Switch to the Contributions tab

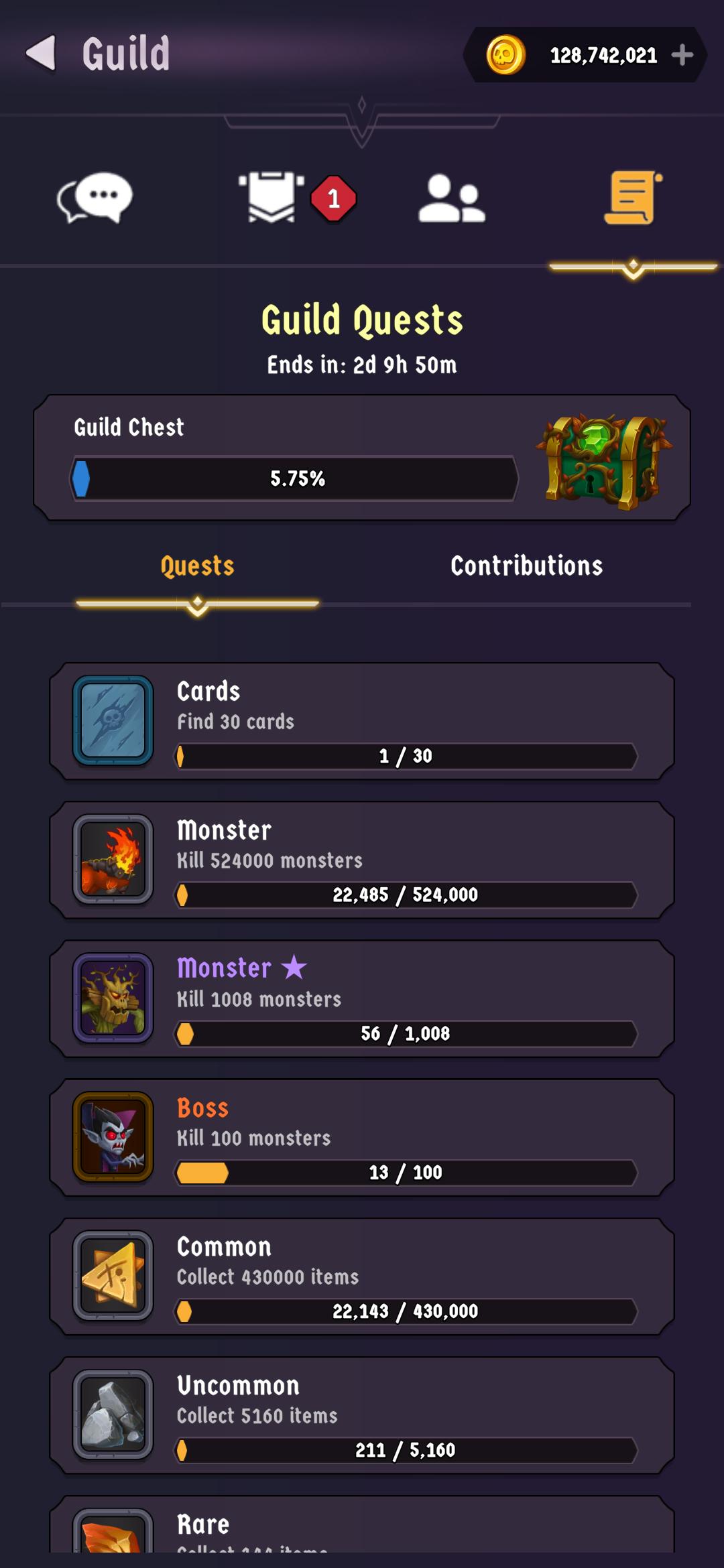tap(526, 566)
